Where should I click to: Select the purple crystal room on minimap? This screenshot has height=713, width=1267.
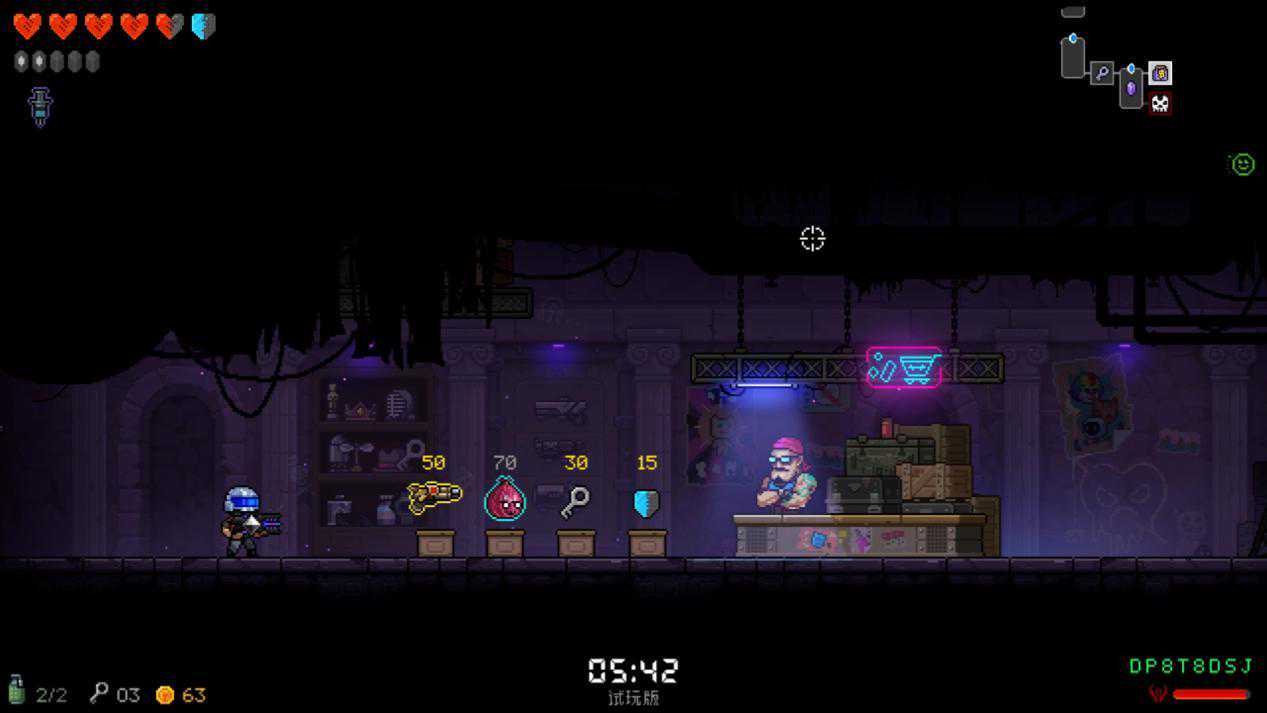click(1131, 87)
